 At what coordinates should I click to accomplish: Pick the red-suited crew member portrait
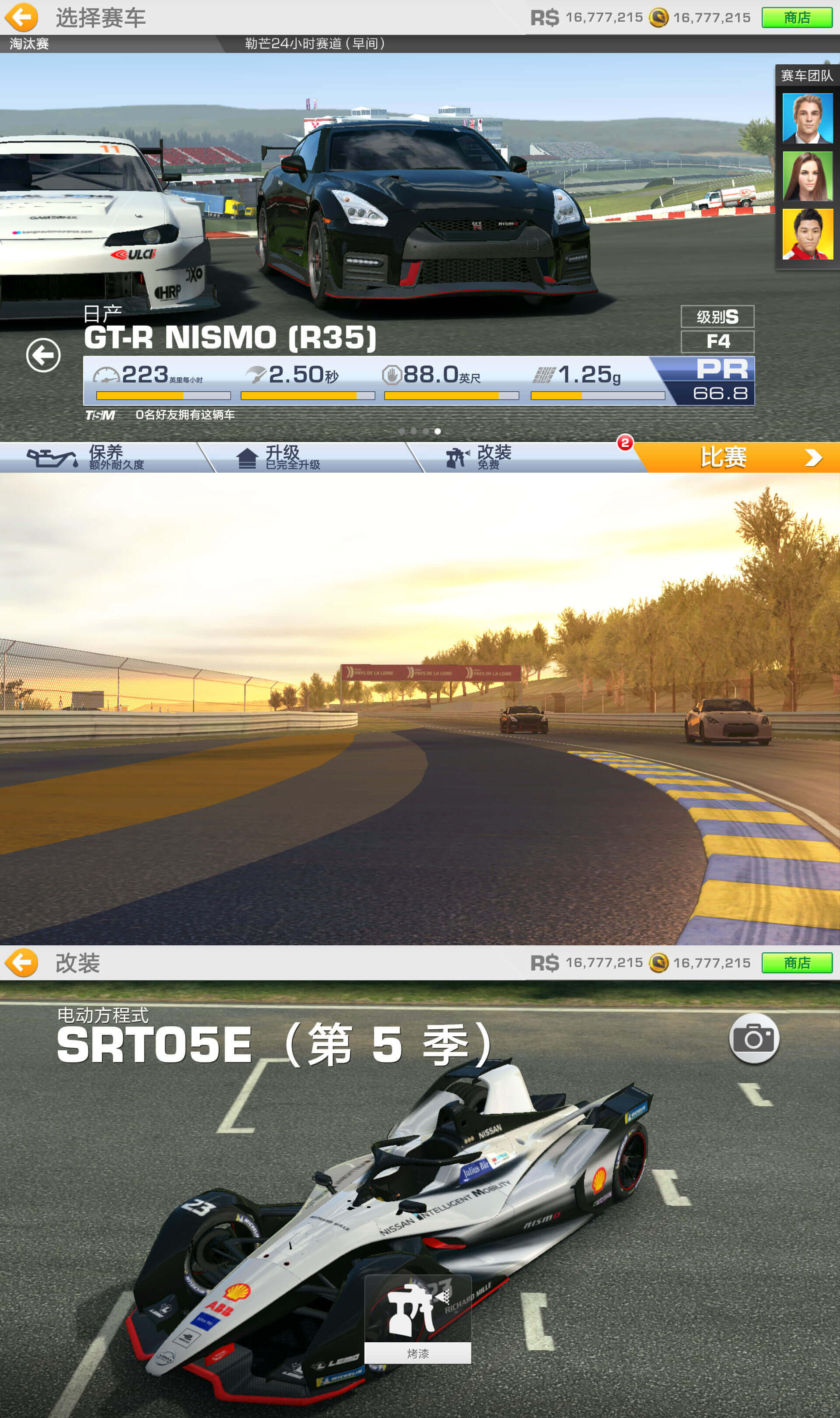coord(807,234)
